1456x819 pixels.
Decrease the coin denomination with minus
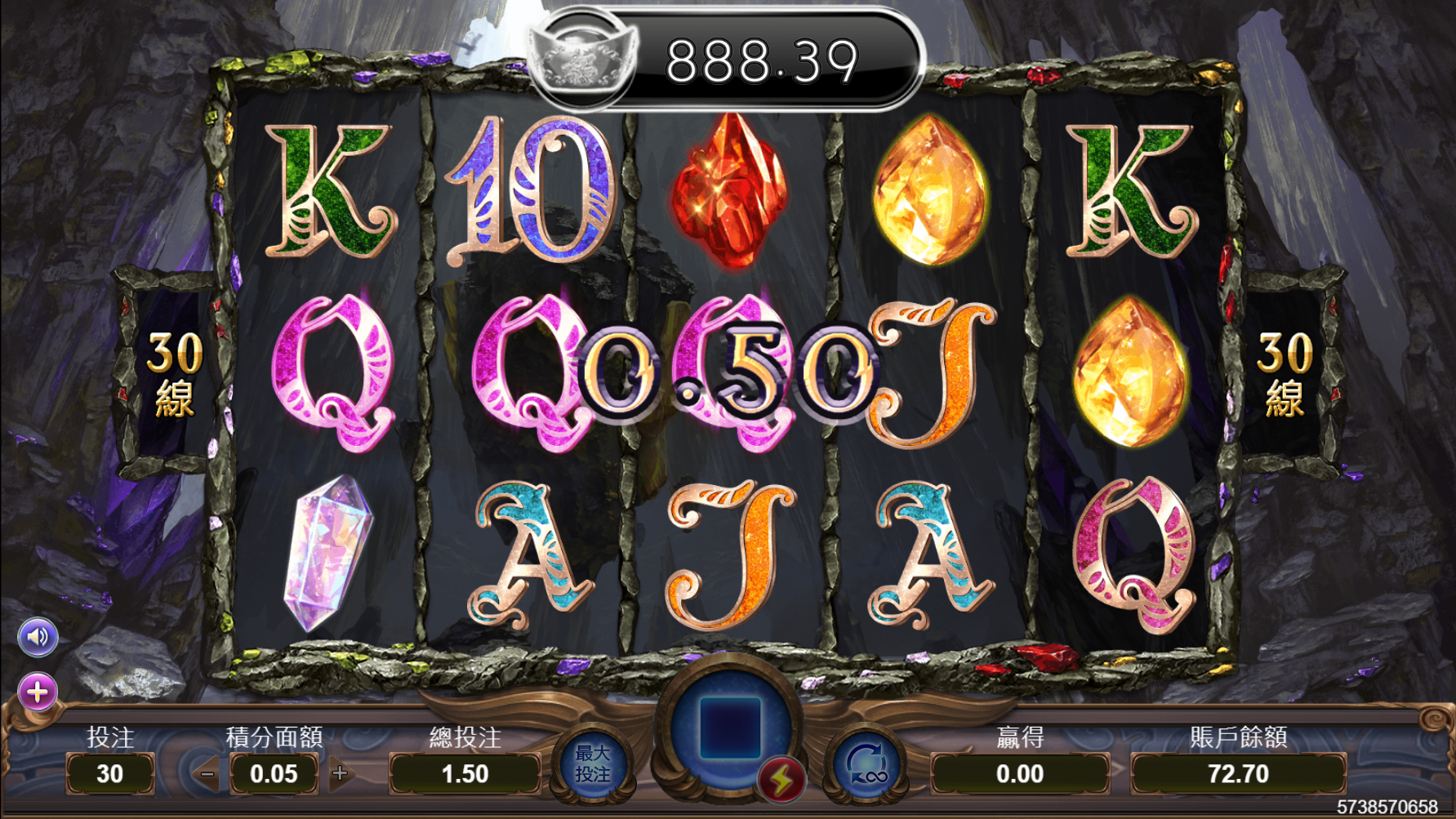tap(207, 773)
